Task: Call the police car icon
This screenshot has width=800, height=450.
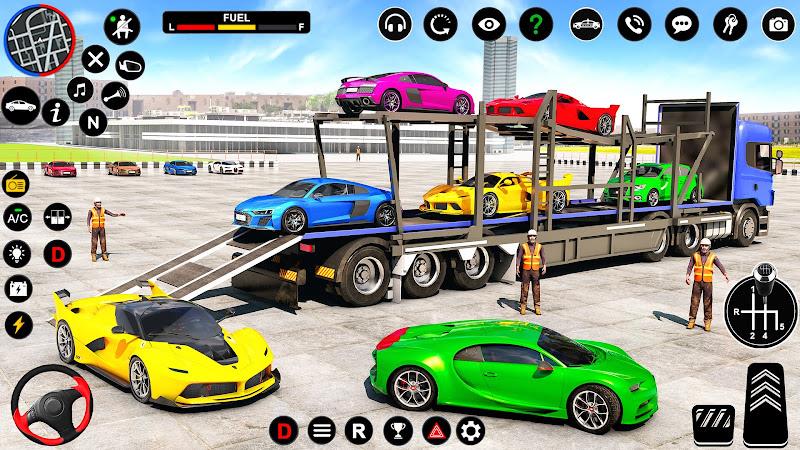Action: coord(585,22)
